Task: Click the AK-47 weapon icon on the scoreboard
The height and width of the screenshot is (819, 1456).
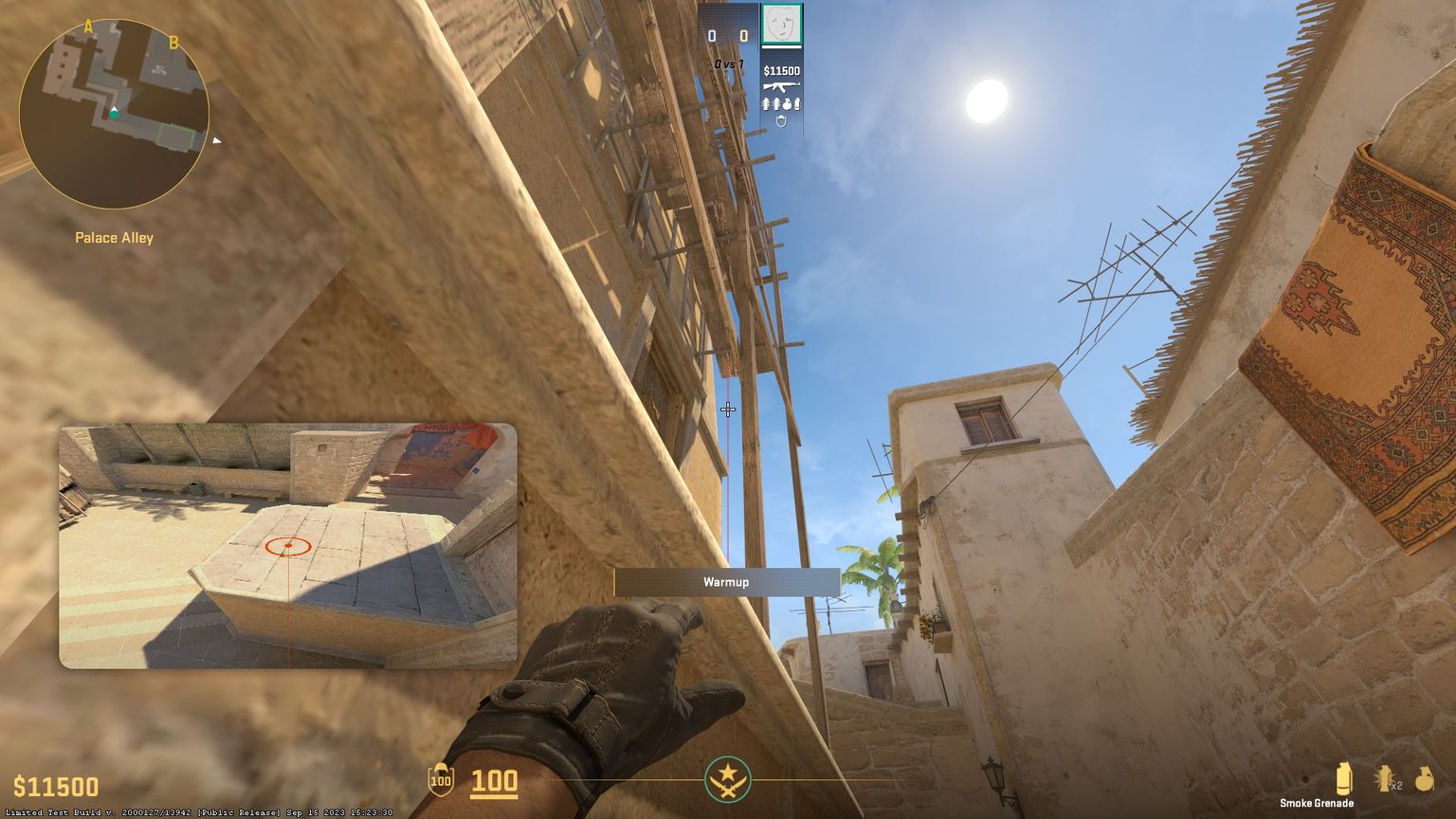Action: [782, 86]
